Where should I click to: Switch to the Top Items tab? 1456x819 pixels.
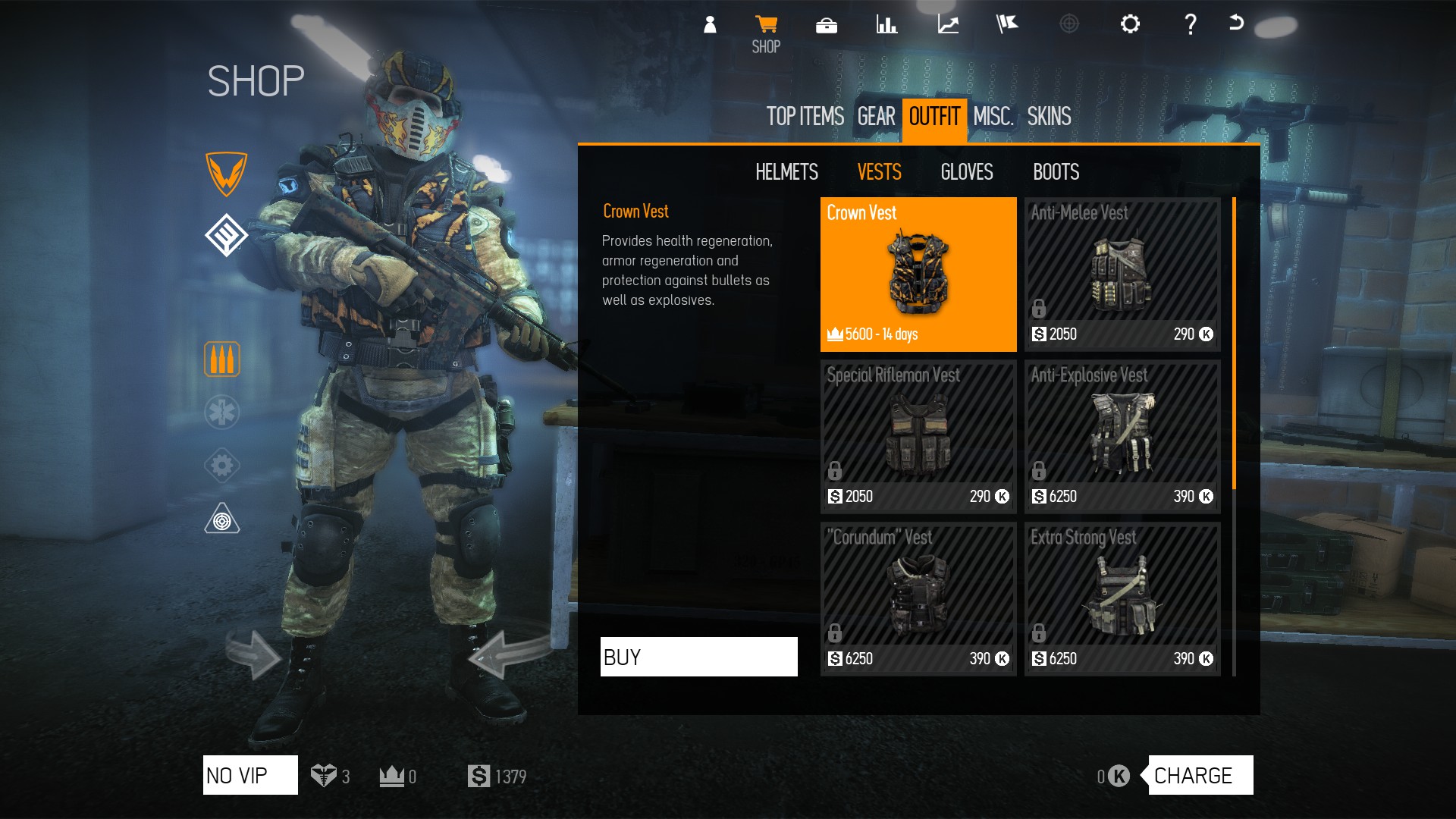[x=805, y=117]
